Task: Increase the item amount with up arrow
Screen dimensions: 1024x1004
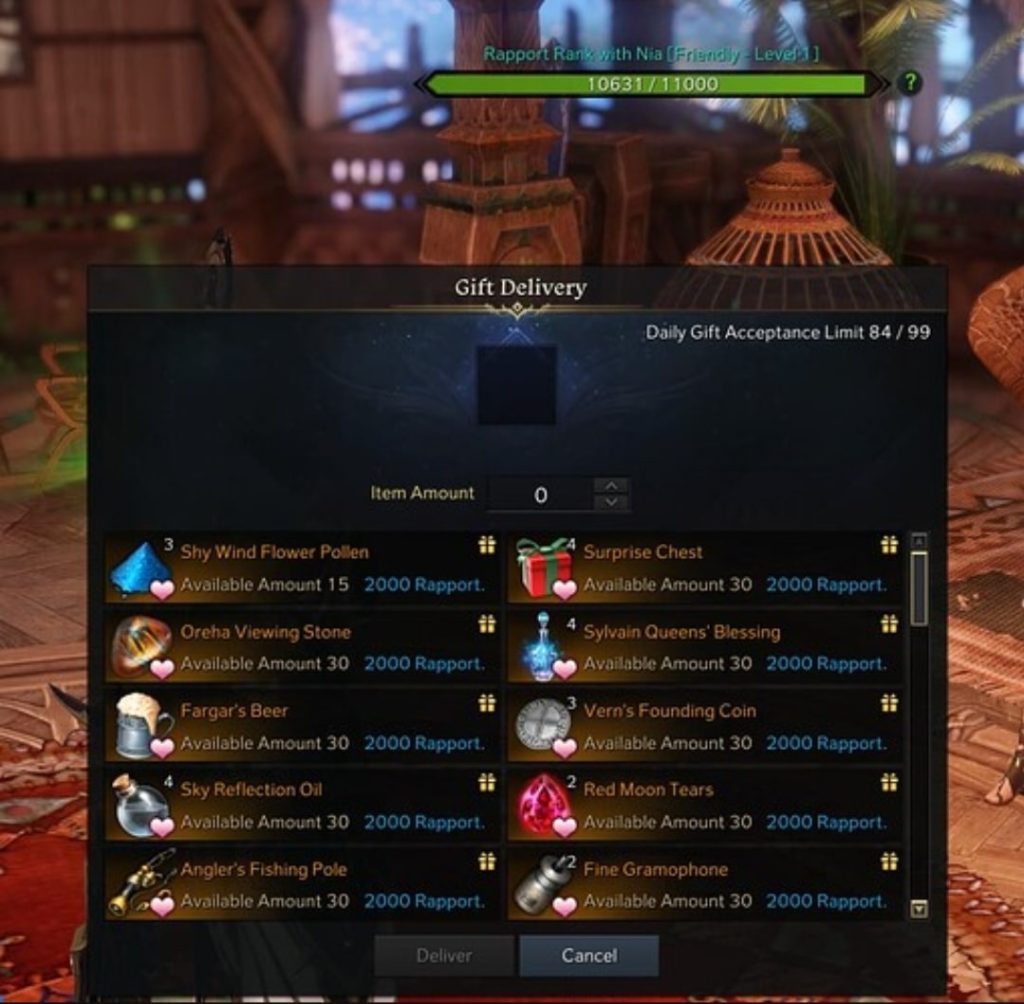Action: coord(611,486)
